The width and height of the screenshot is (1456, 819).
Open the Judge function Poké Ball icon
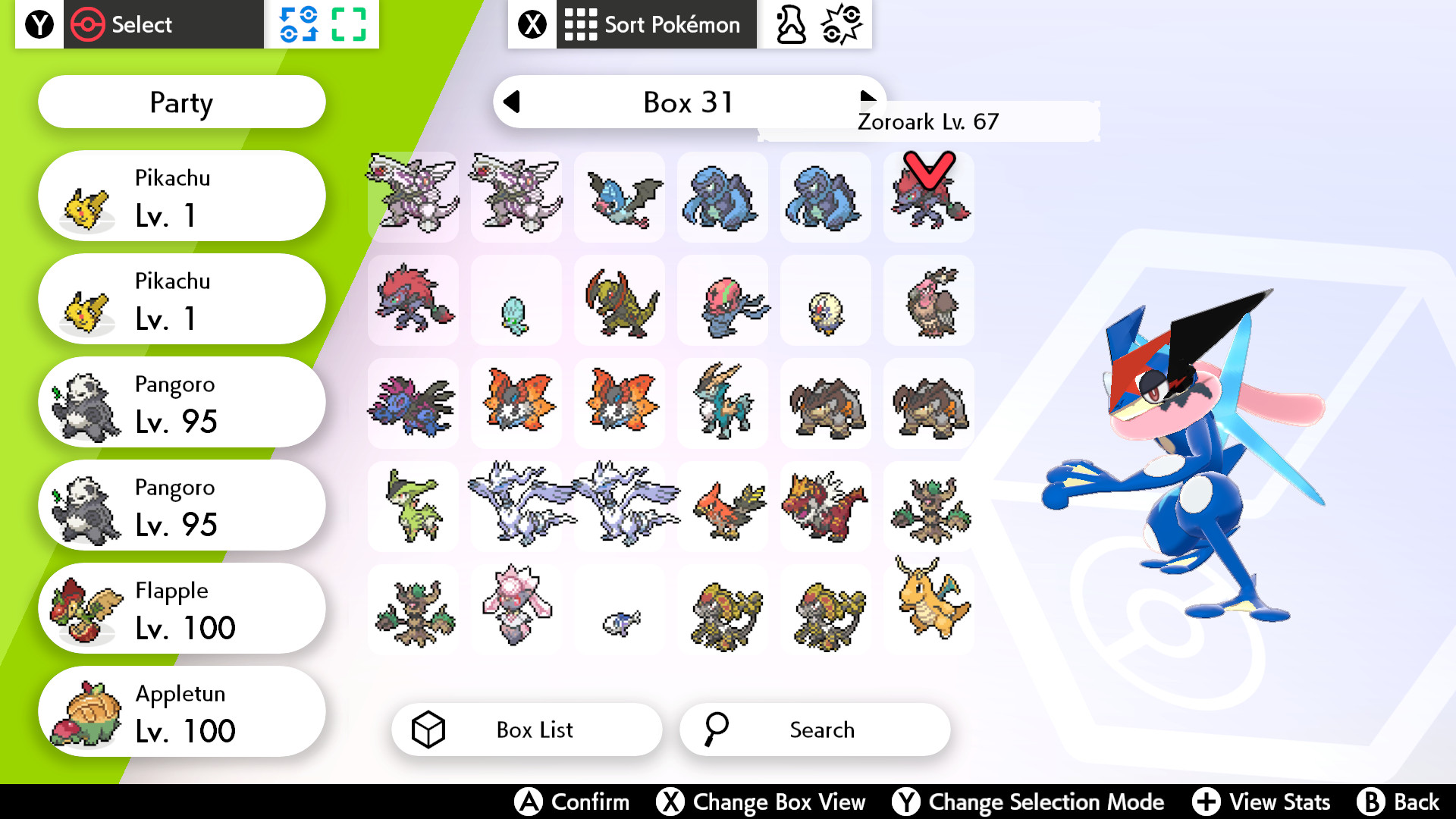click(842, 24)
